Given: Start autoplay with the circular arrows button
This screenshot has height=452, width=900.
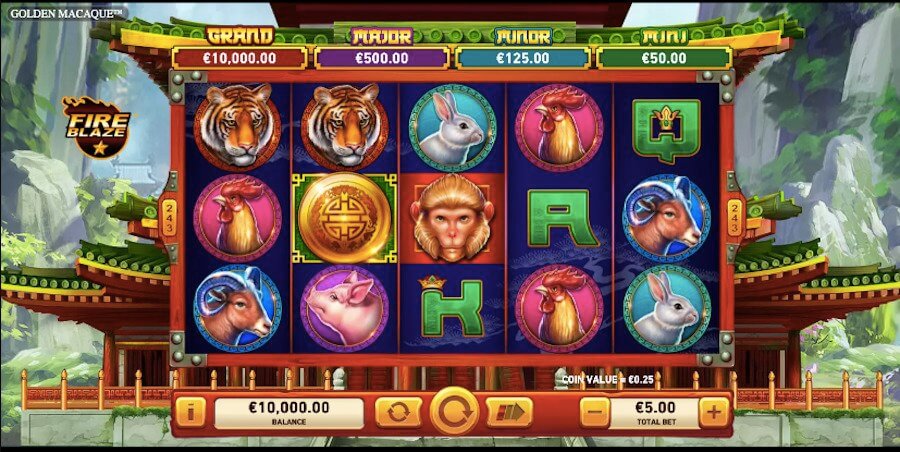Looking at the screenshot, I should pyautogui.click(x=398, y=411).
